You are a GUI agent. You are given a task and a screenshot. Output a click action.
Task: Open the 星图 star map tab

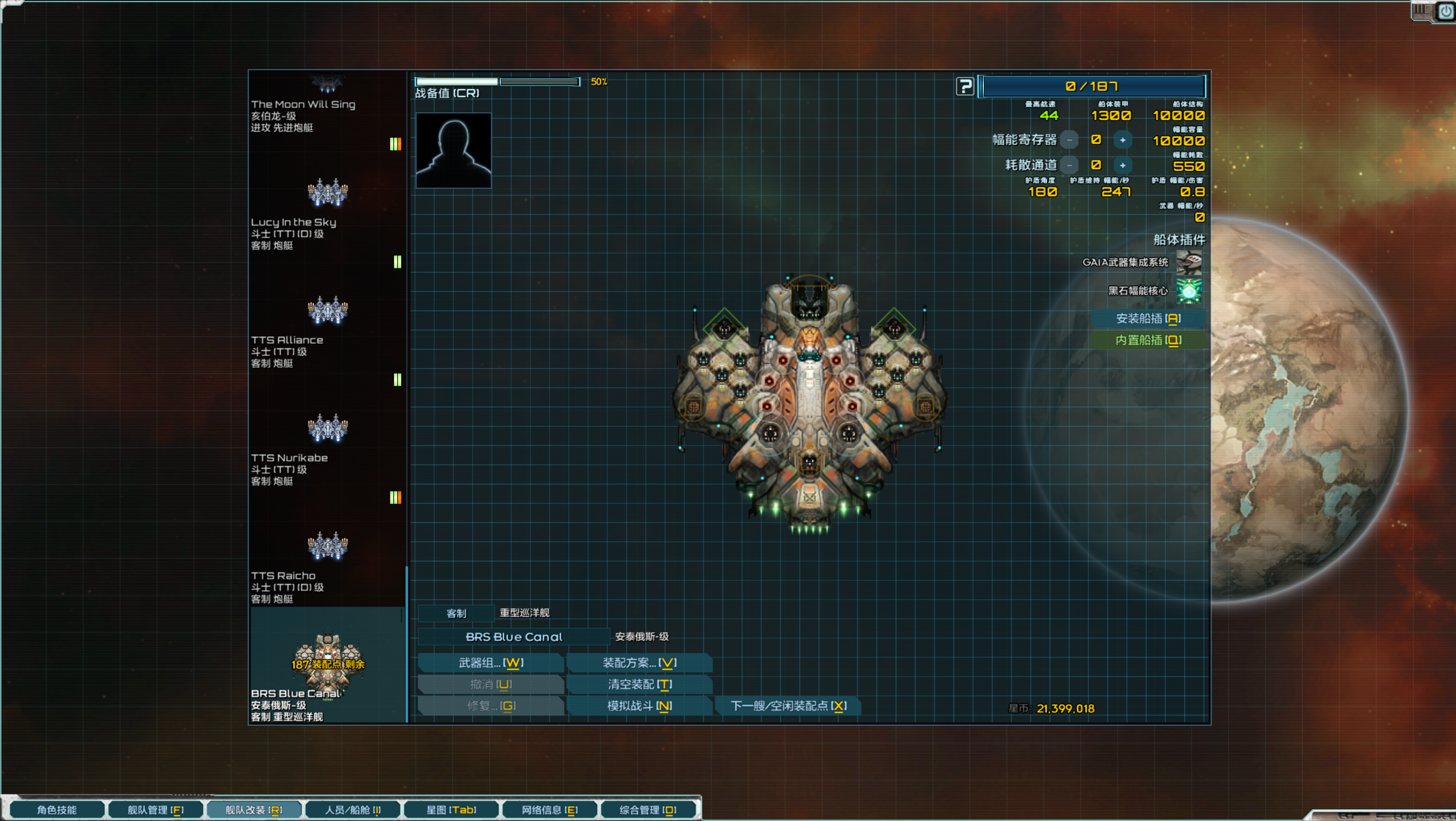coord(451,810)
